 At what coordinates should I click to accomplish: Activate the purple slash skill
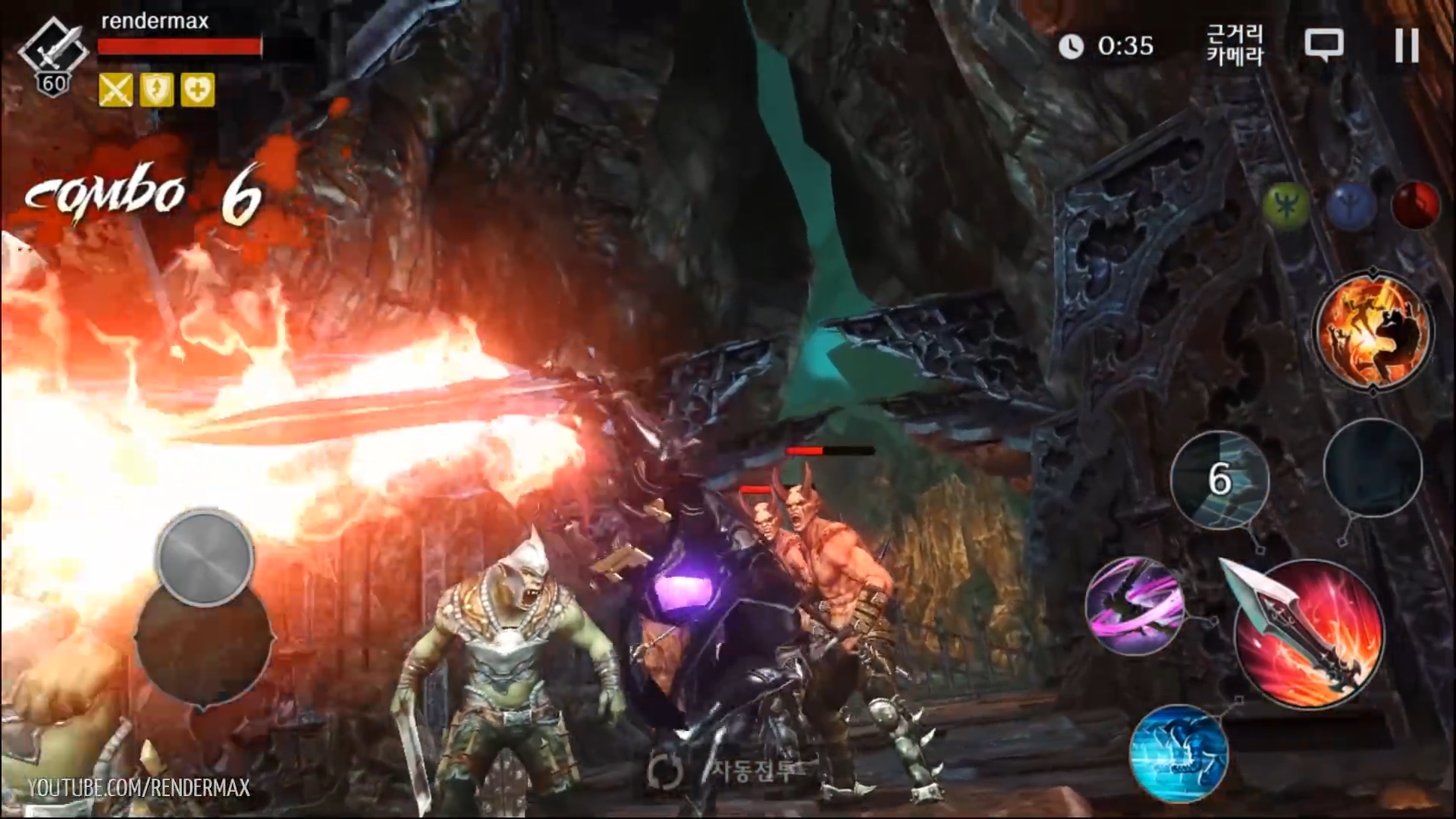1134,605
